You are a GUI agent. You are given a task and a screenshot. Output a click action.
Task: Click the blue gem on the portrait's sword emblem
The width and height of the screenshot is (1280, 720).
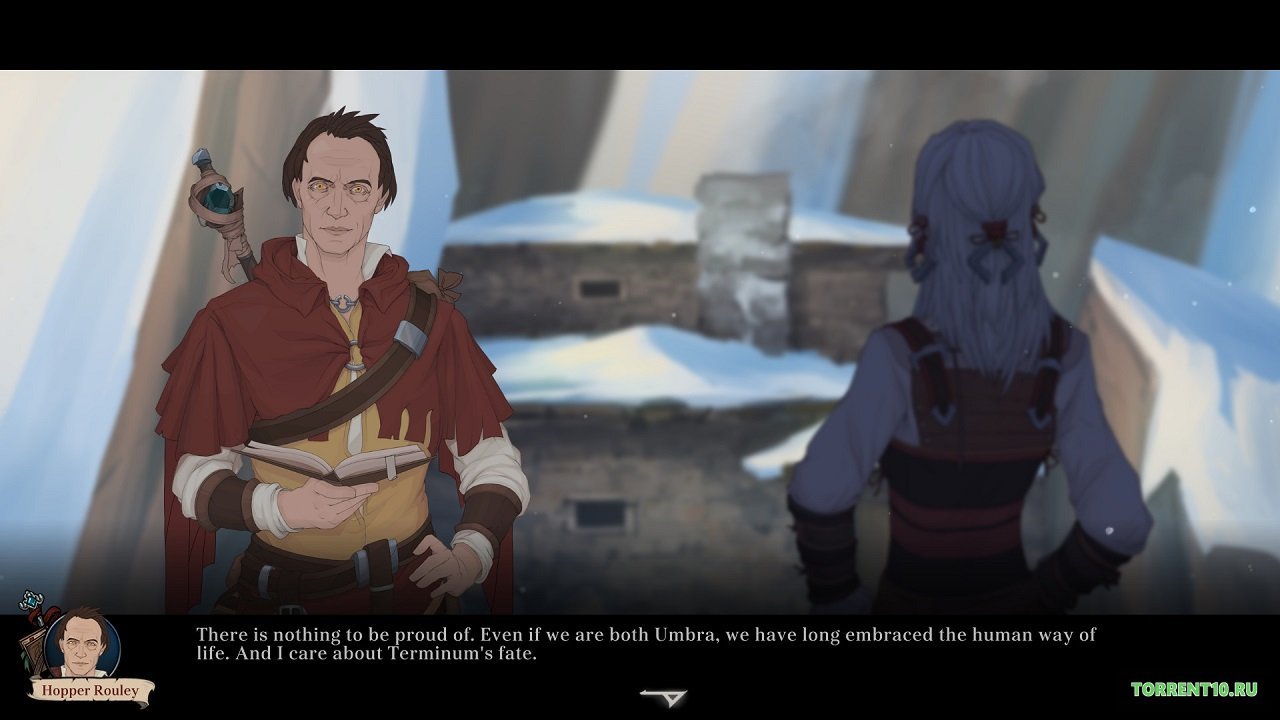coord(31,599)
